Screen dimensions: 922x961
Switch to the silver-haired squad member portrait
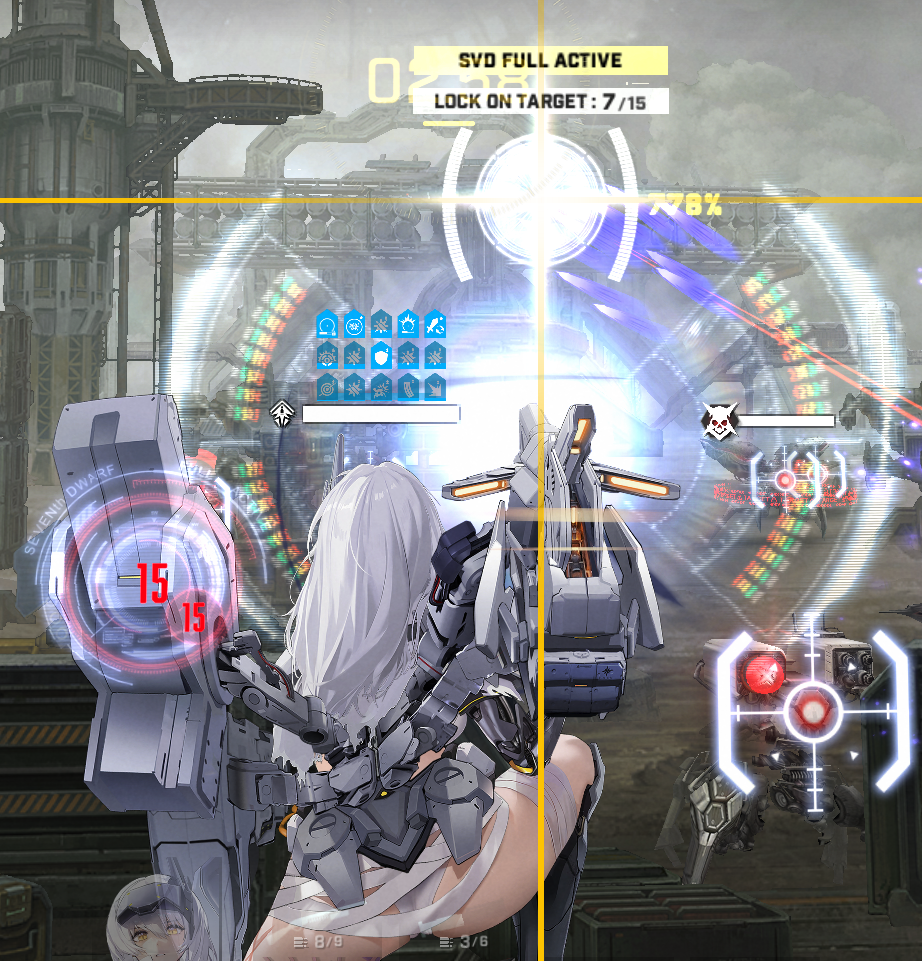point(150,918)
